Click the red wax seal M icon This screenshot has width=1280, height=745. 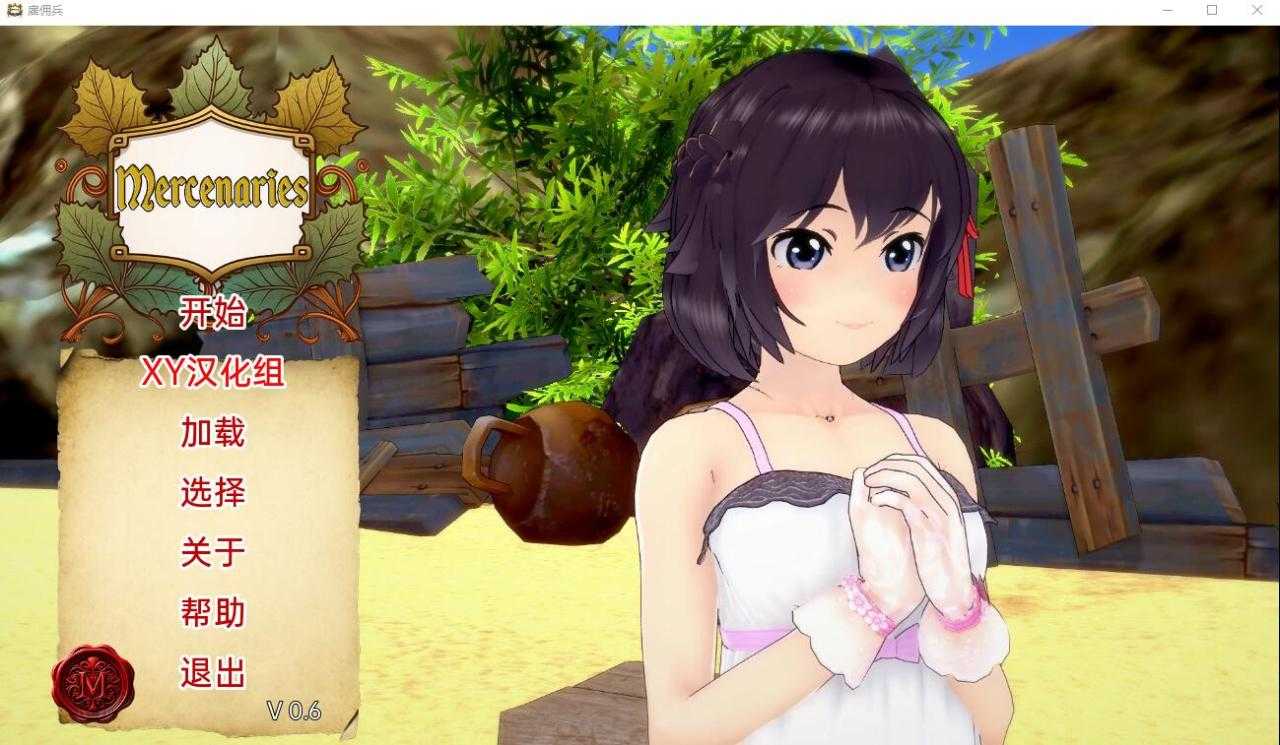click(x=93, y=684)
